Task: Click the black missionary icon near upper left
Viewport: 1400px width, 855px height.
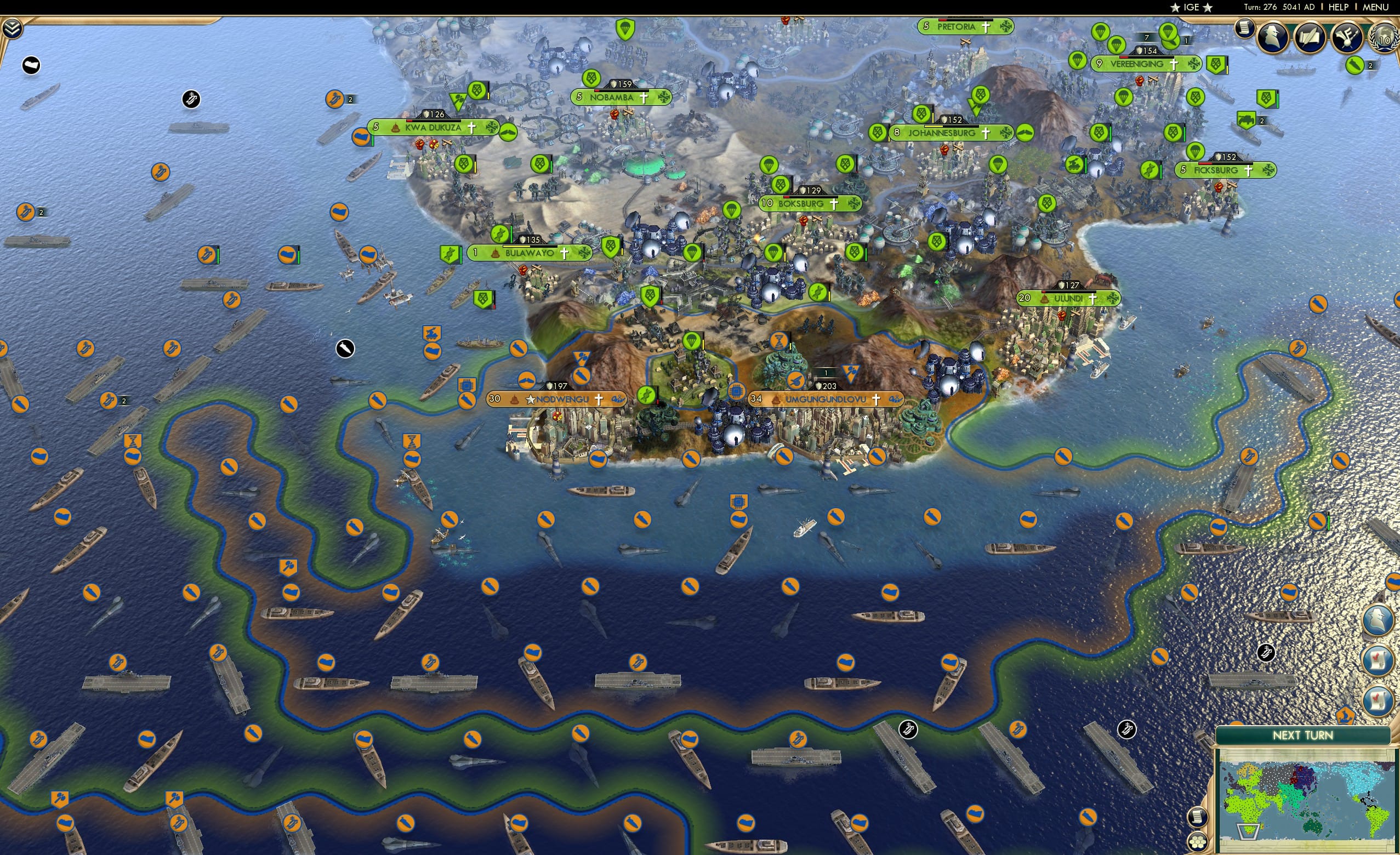Action: pyautogui.click(x=191, y=99)
